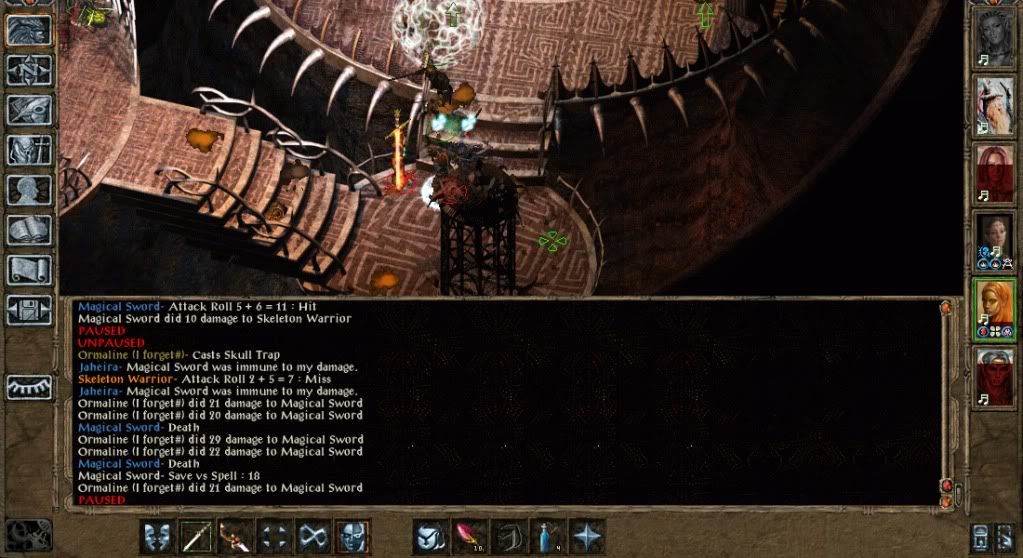
Task: Click the highlighted face mask action button
Action: click(x=352, y=536)
